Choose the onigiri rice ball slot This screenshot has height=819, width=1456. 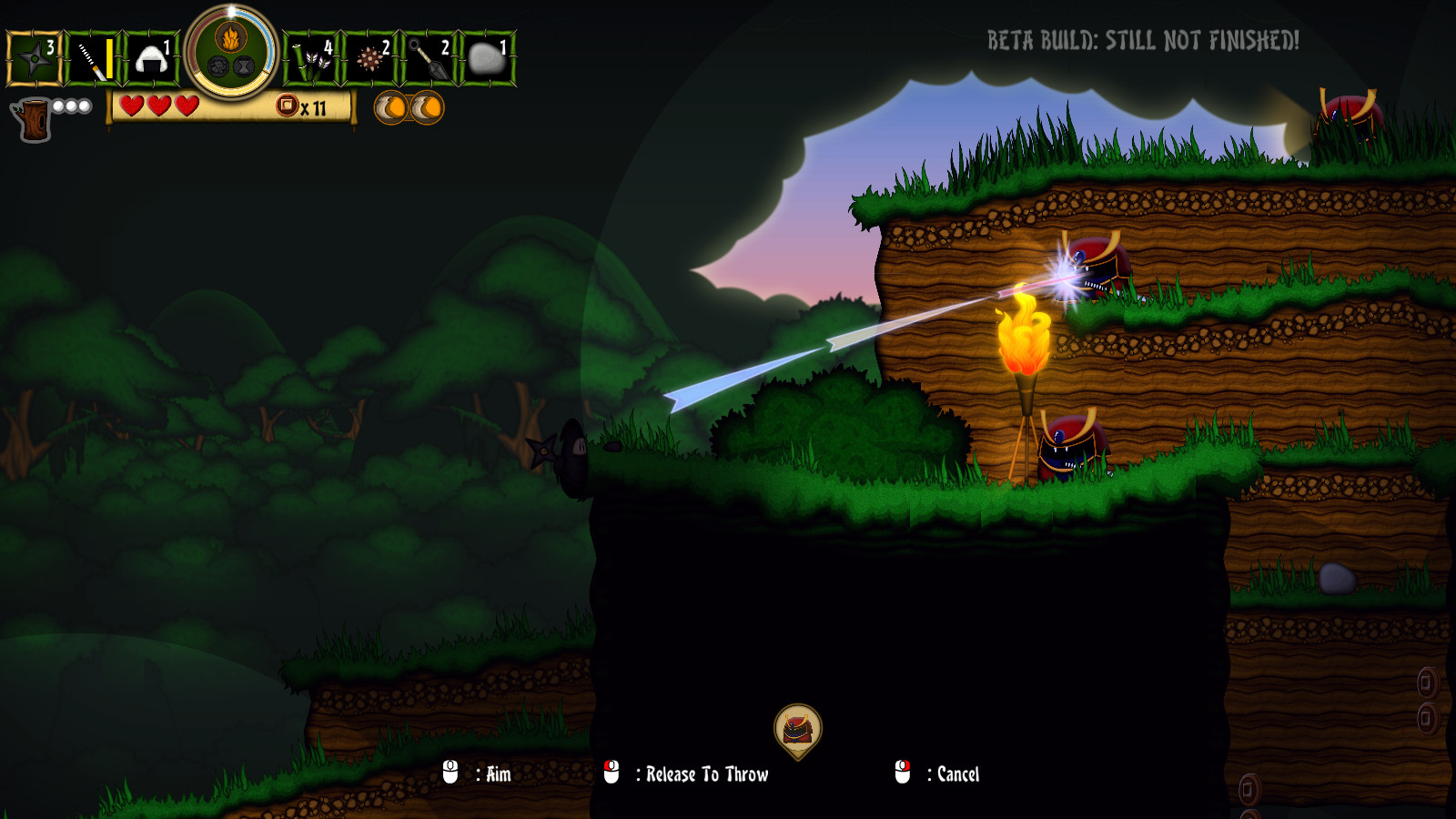(151, 59)
